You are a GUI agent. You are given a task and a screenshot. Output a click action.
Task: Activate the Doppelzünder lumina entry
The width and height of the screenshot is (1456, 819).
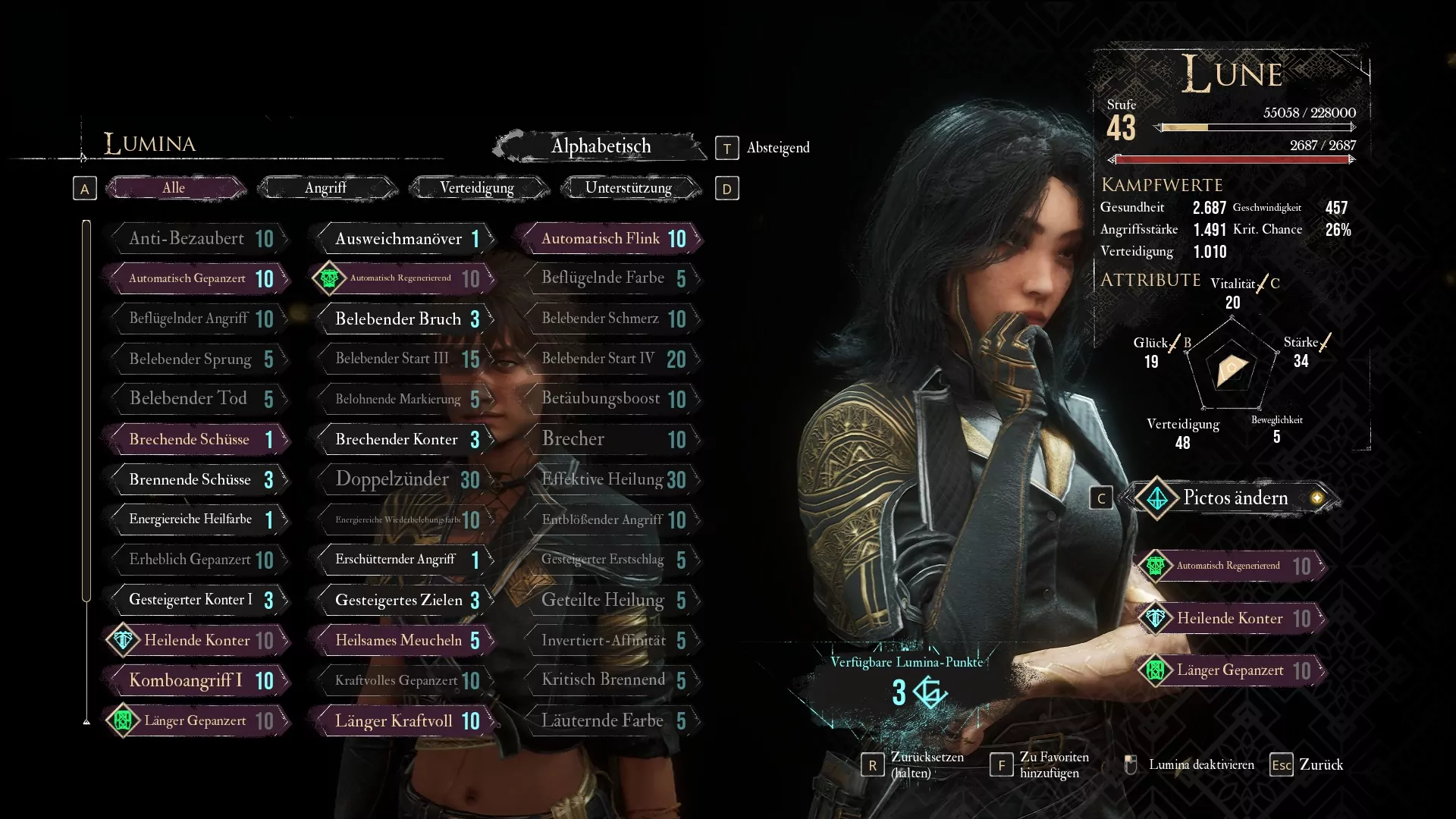pos(405,479)
